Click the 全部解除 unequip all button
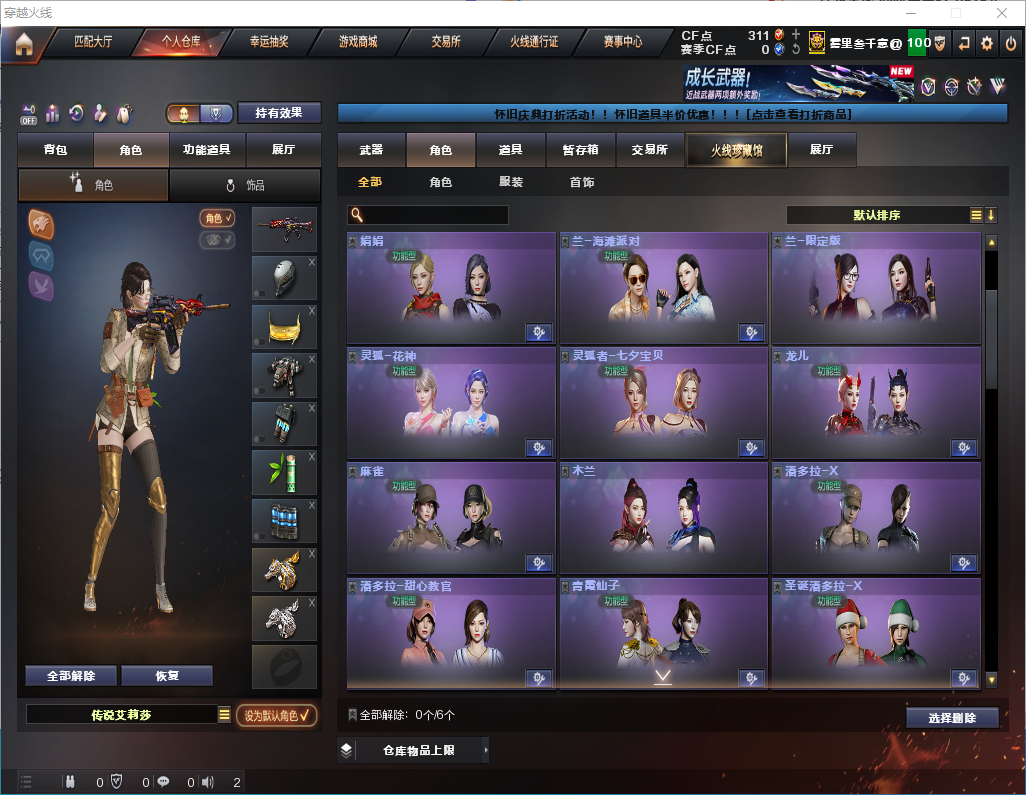The height and width of the screenshot is (795, 1026). click(71, 676)
